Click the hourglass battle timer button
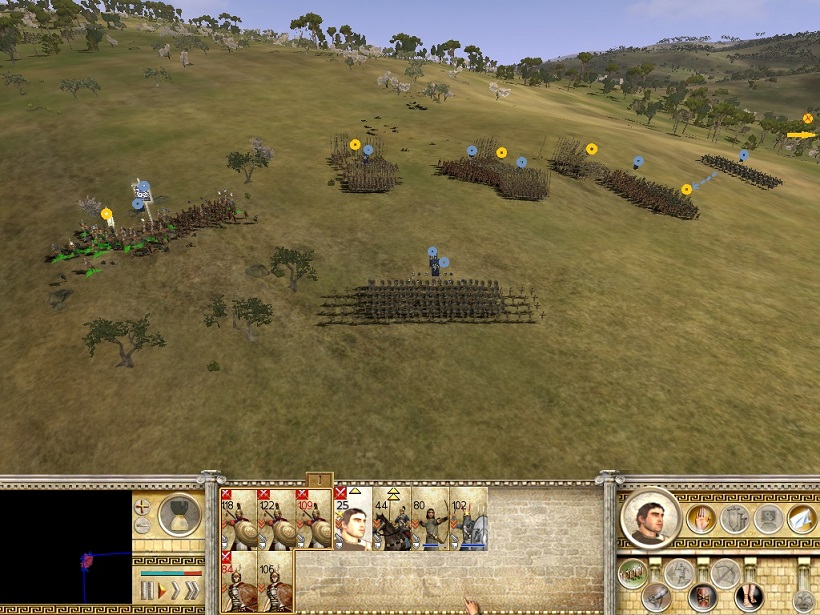The width and height of the screenshot is (820, 615). point(180,514)
